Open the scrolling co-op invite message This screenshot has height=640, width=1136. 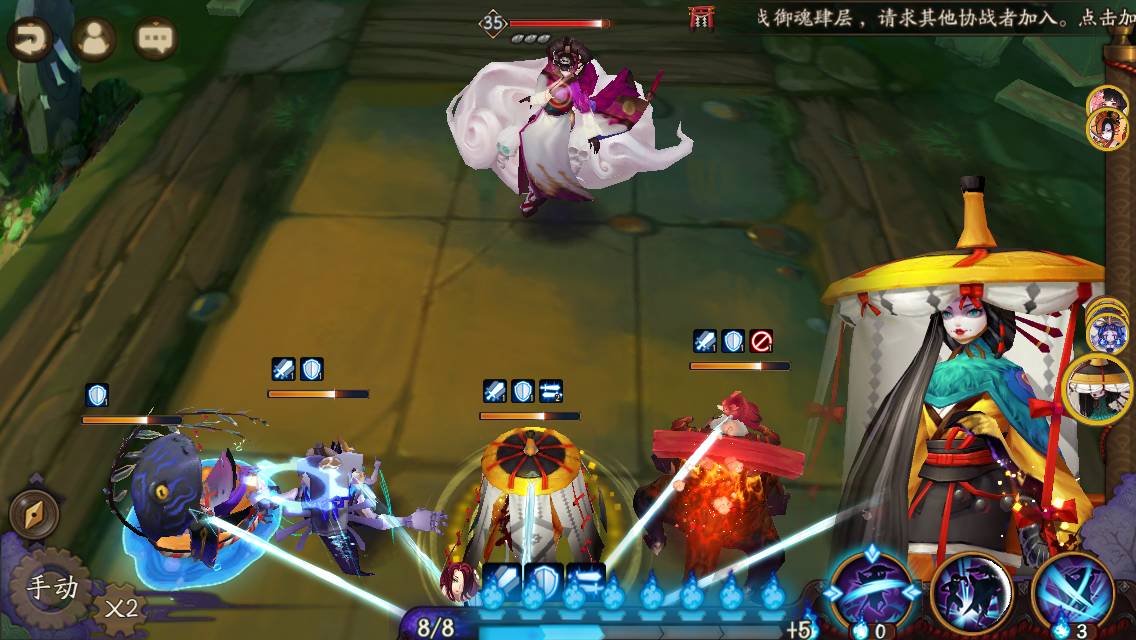[940, 18]
